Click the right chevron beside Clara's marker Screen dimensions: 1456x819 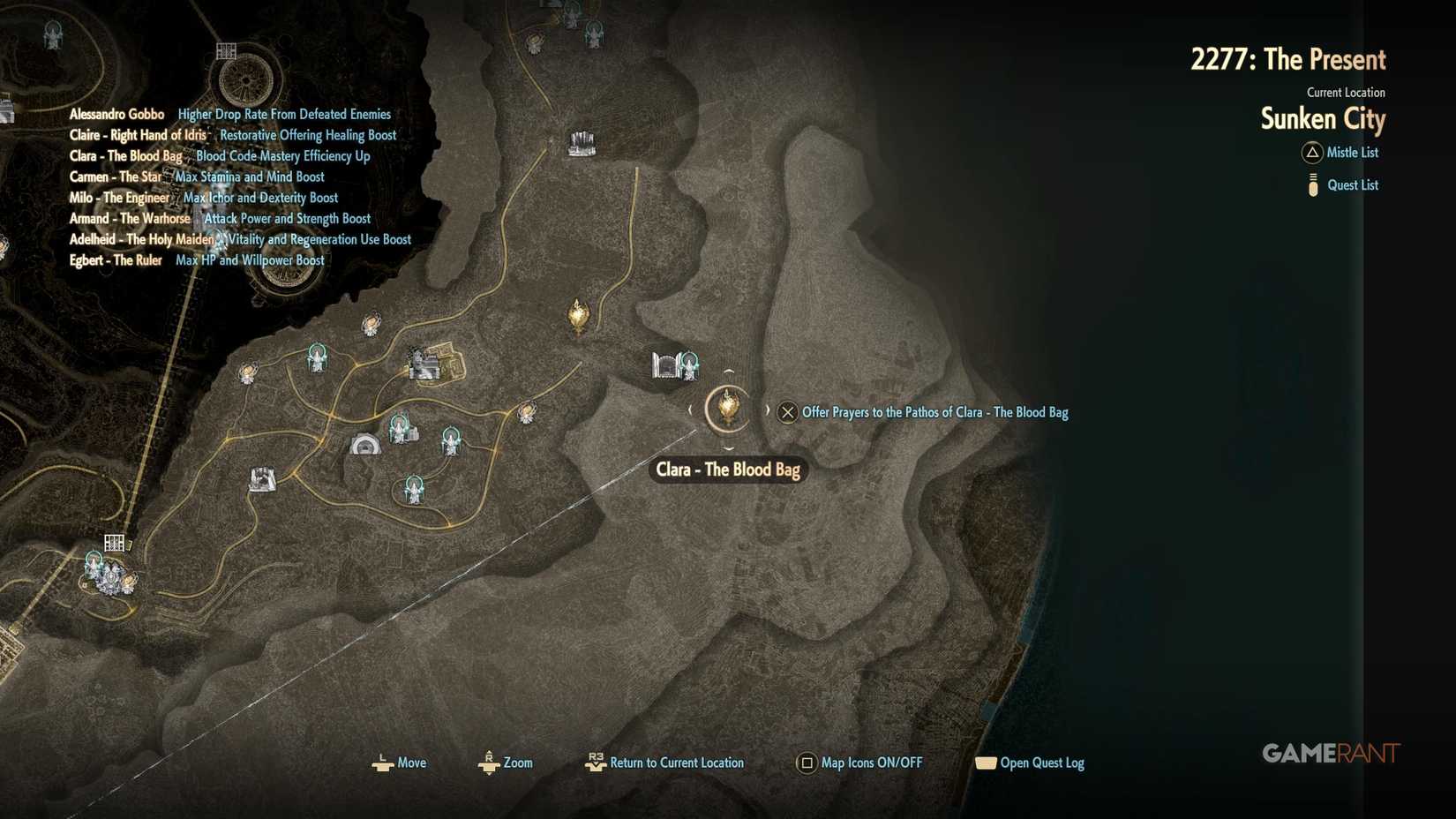coord(768,409)
